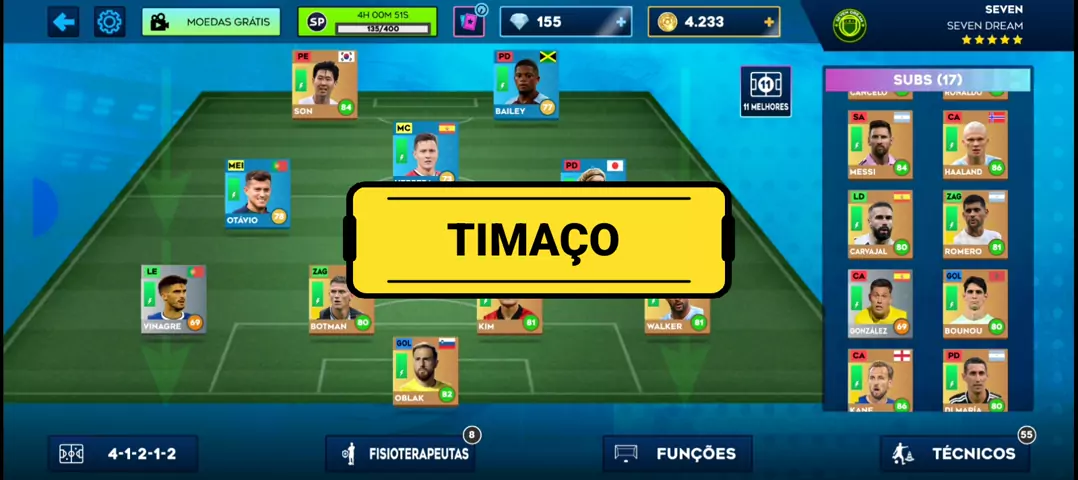Image resolution: width=1078 pixels, height=480 pixels.
Task: Open the Fisioterapeutas menu
Action: 399,454
